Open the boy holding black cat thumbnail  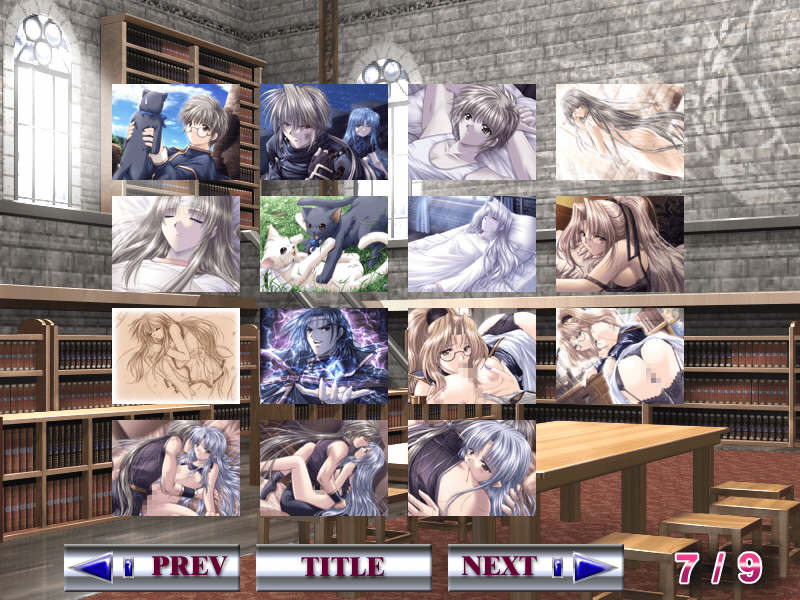176,132
